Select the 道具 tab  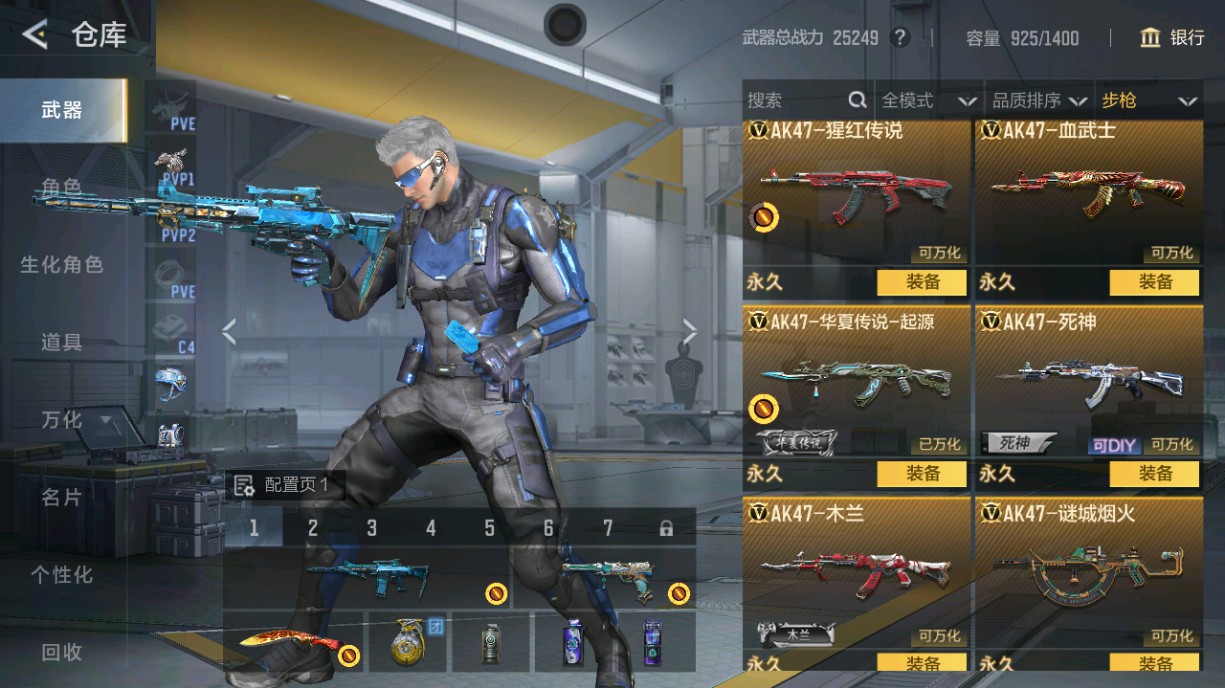pyautogui.click(x=62, y=342)
